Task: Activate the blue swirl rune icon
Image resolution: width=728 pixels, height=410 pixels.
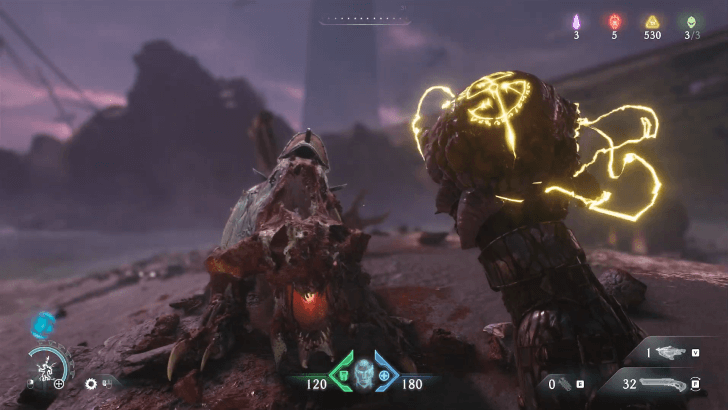Action: 42,322
